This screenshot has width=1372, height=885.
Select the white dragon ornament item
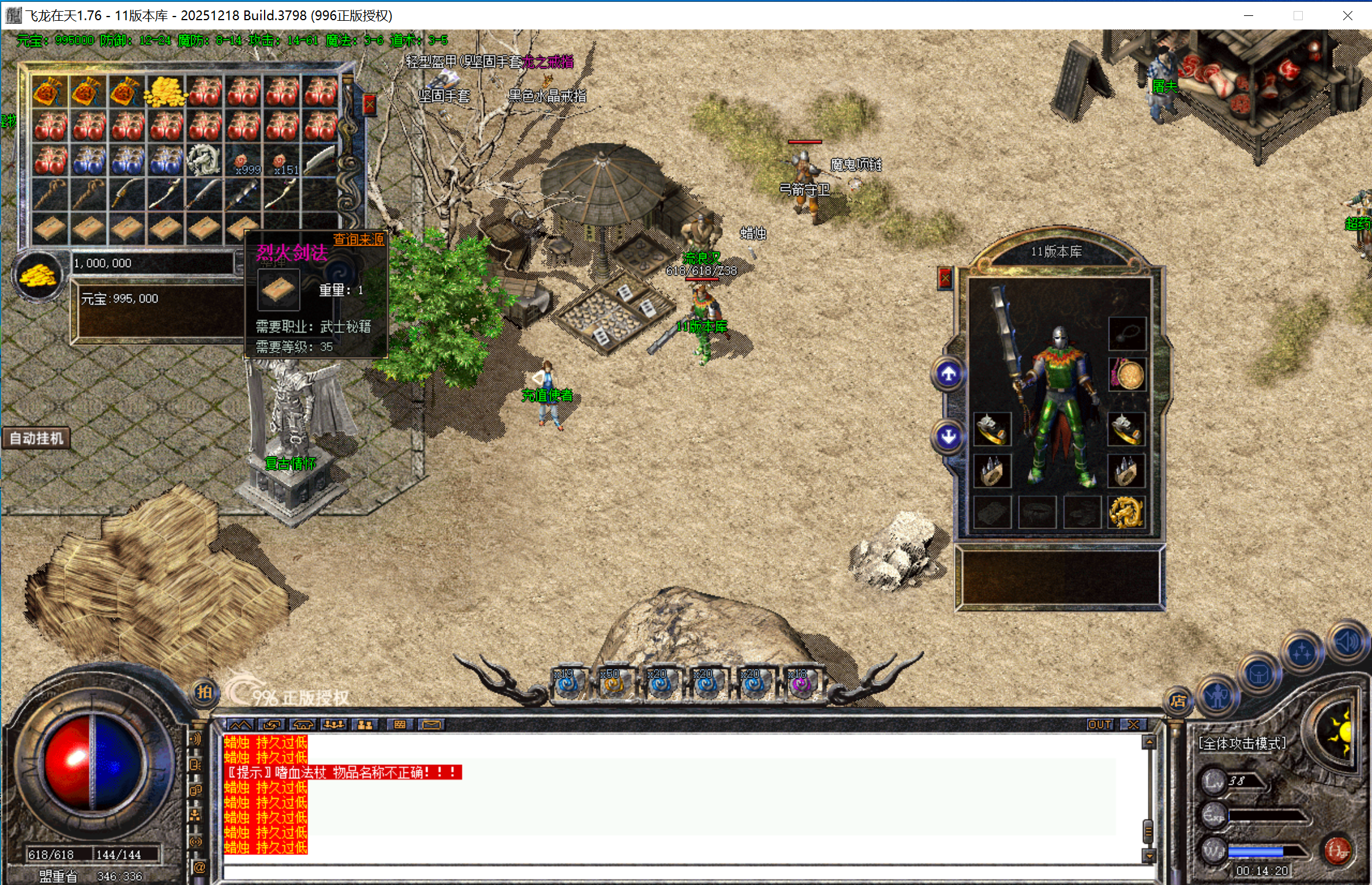(204, 160)
